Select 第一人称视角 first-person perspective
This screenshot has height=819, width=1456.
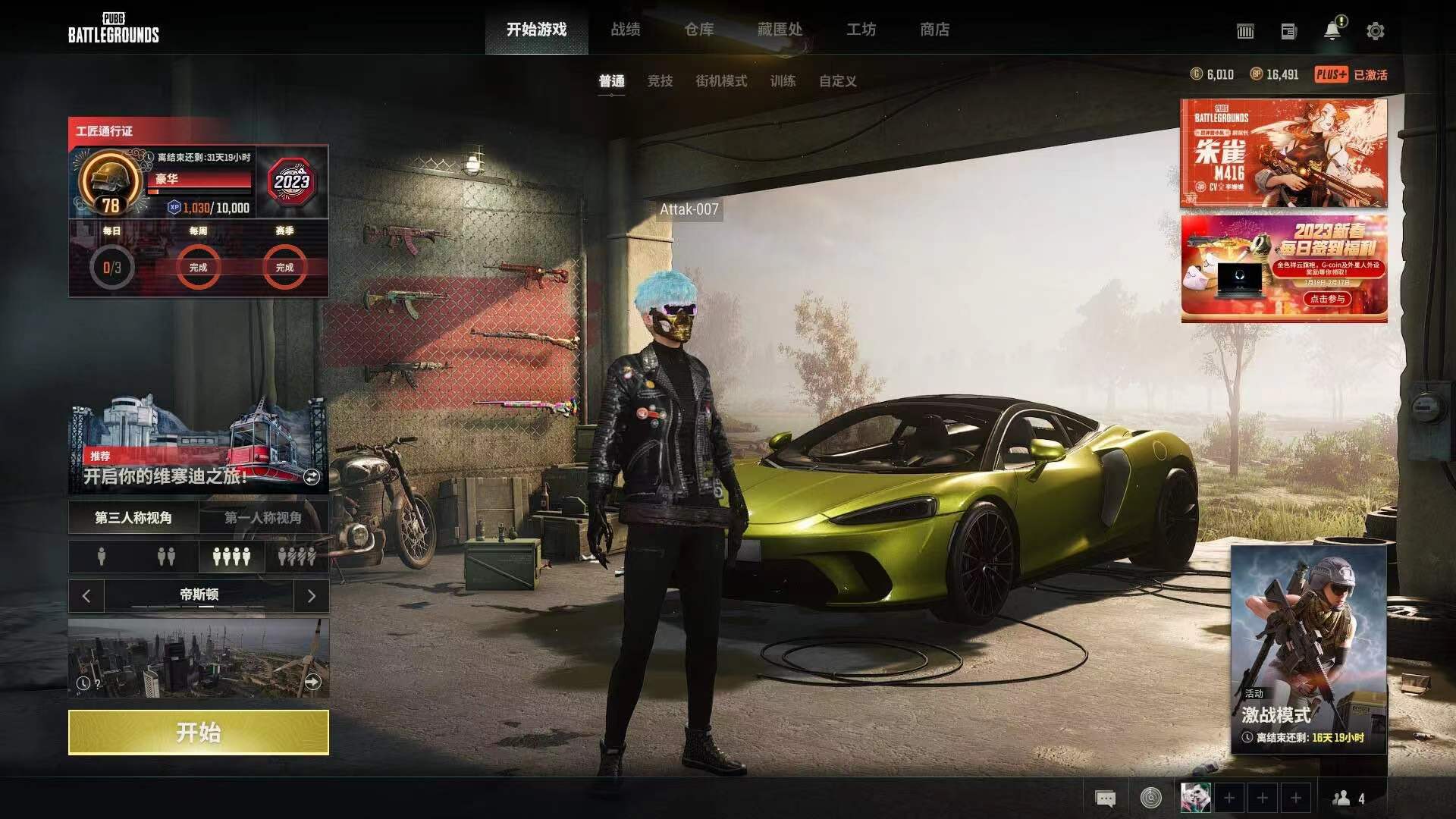click(x=263, y=518)
